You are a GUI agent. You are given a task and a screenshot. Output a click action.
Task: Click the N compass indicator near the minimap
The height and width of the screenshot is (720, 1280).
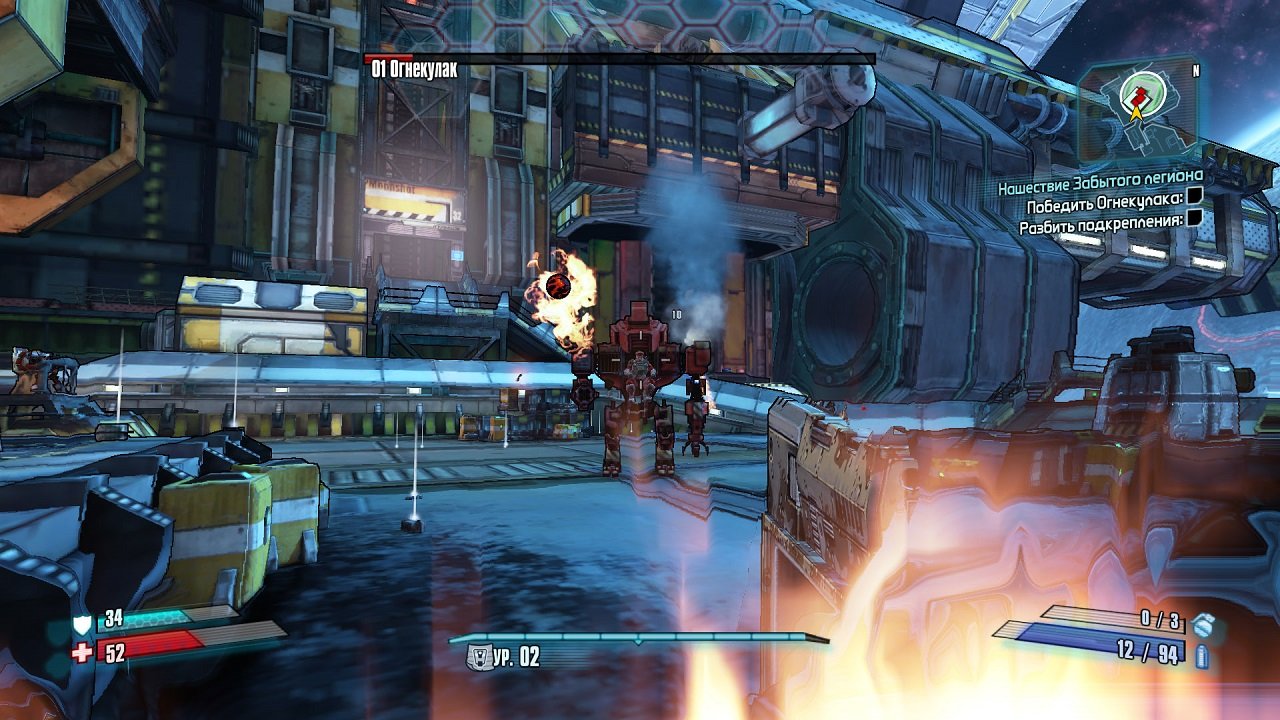1196,69
